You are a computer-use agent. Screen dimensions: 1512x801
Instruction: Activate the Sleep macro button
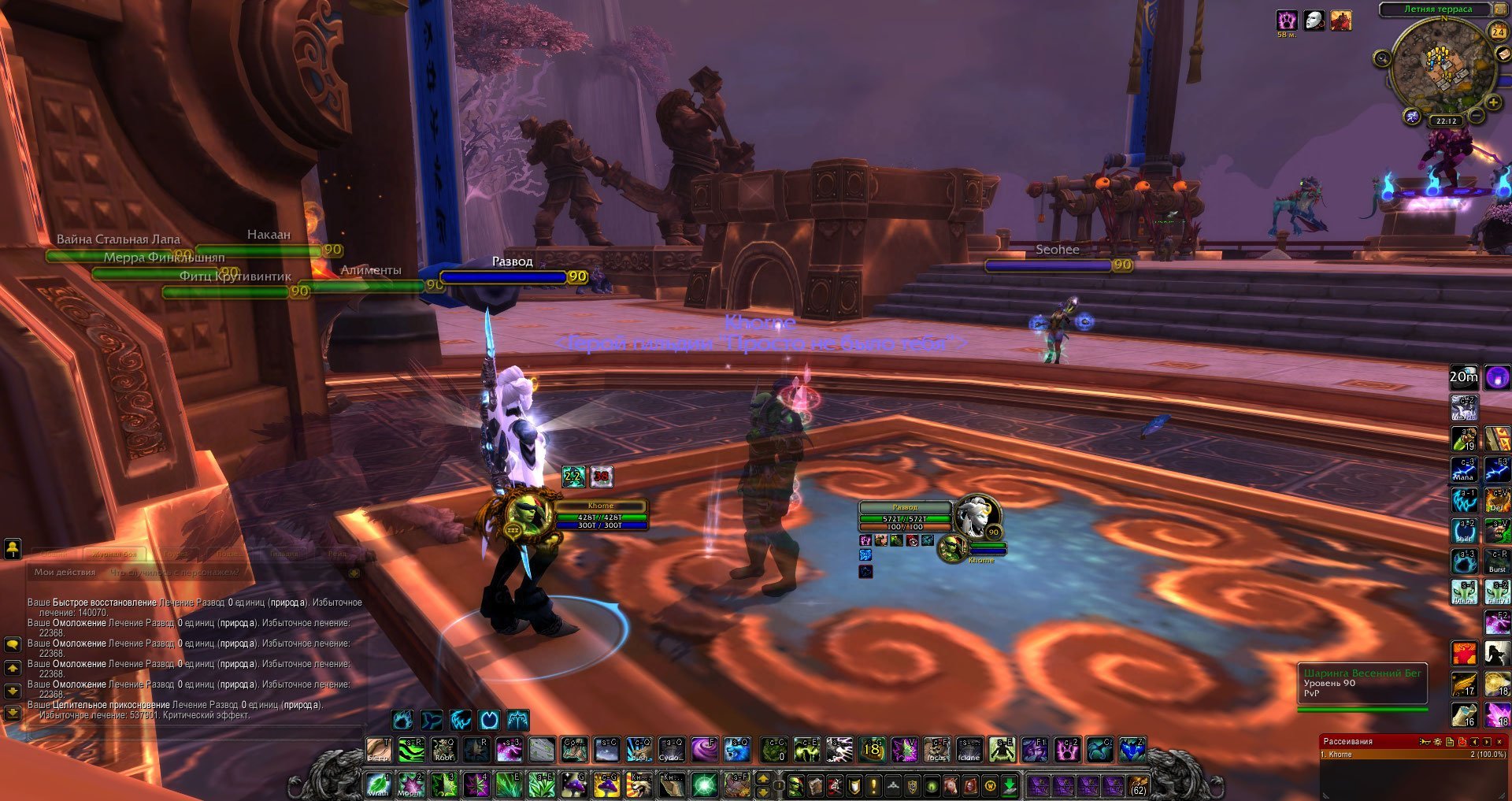[x=379, y=750]
